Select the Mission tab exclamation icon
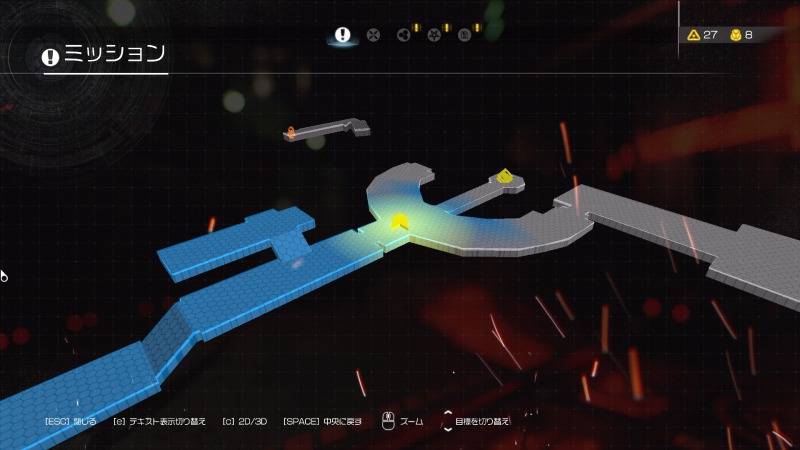This screenshot has height=450, width=800. (343, 35)
